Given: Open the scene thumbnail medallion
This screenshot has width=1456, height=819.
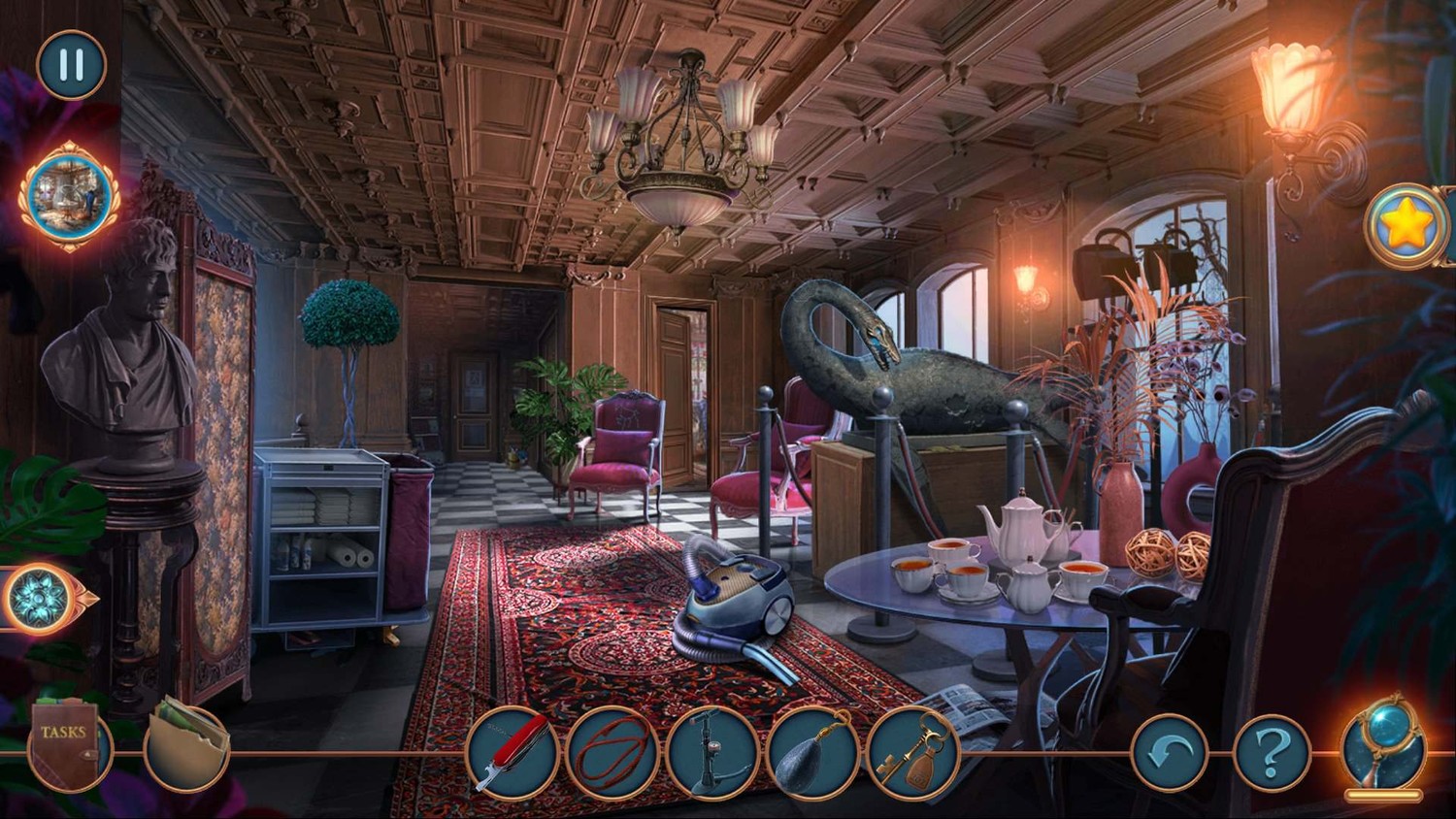Looking at the screenshot, I should pyautogui.click(x=69, y=196).
